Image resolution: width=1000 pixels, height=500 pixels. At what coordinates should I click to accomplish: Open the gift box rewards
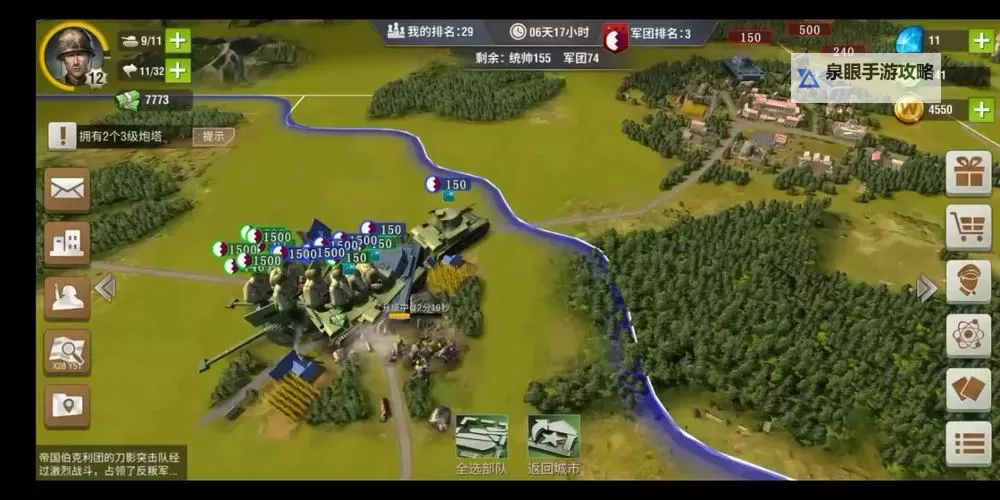[x=968, y=173]
